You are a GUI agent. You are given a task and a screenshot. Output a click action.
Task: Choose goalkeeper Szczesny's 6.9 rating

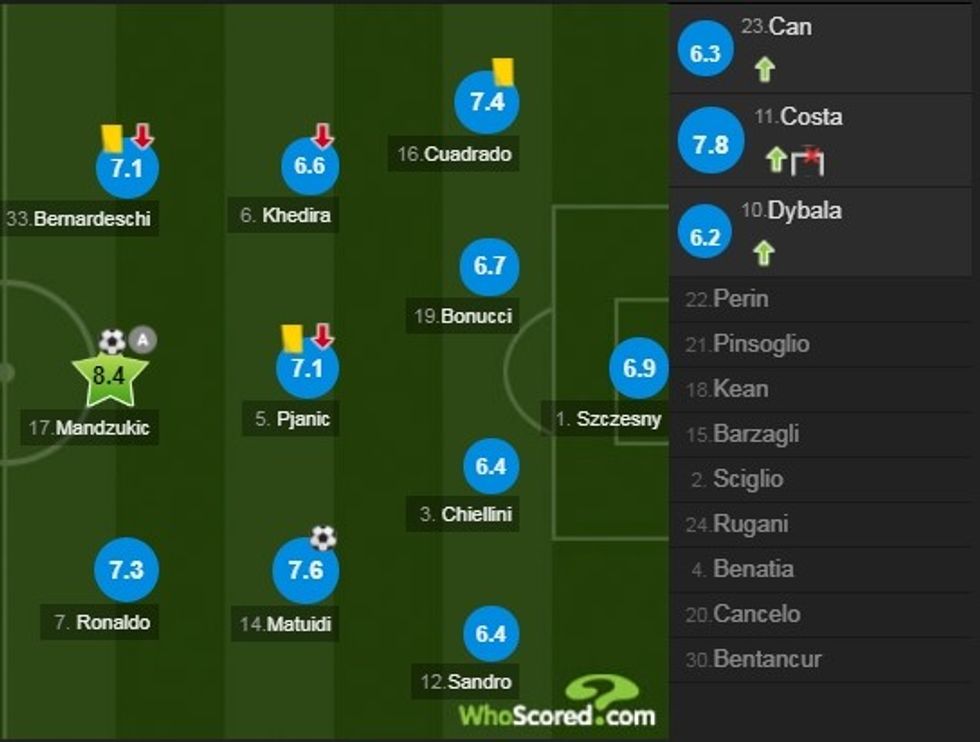(638, 368)
